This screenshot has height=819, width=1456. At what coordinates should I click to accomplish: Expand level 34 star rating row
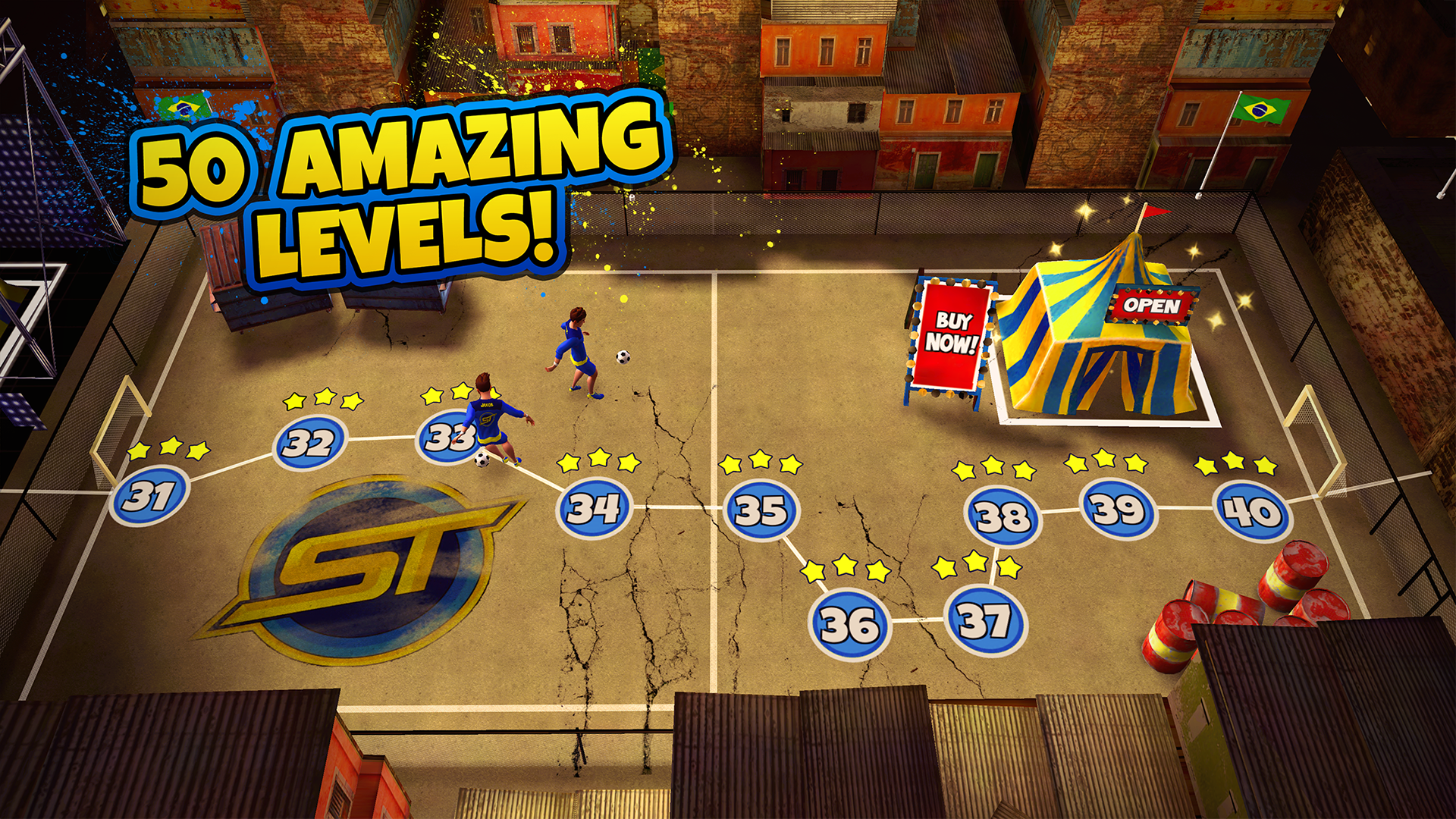coord(599,460)
